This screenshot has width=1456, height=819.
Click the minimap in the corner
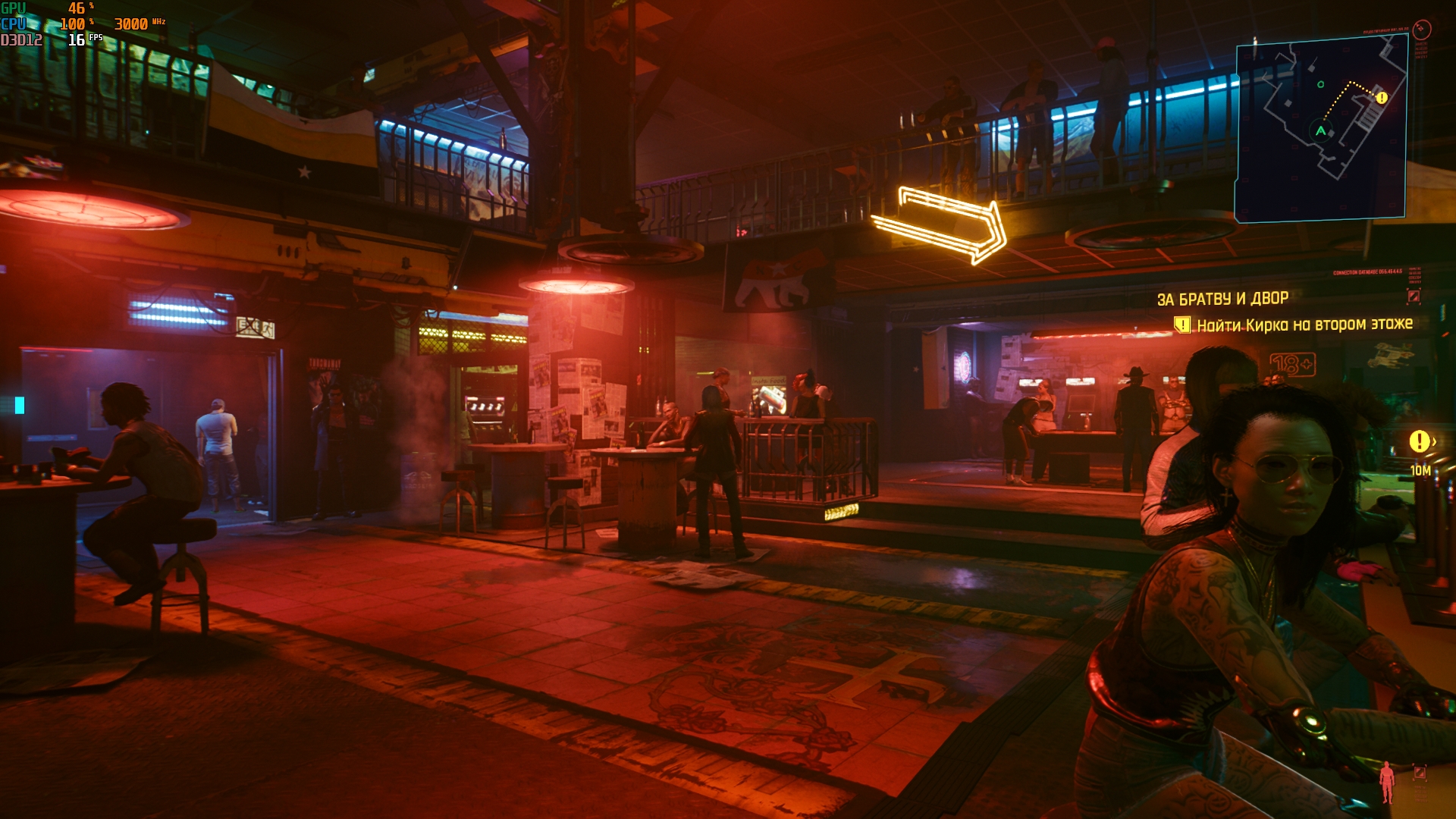pos(1320,129)
